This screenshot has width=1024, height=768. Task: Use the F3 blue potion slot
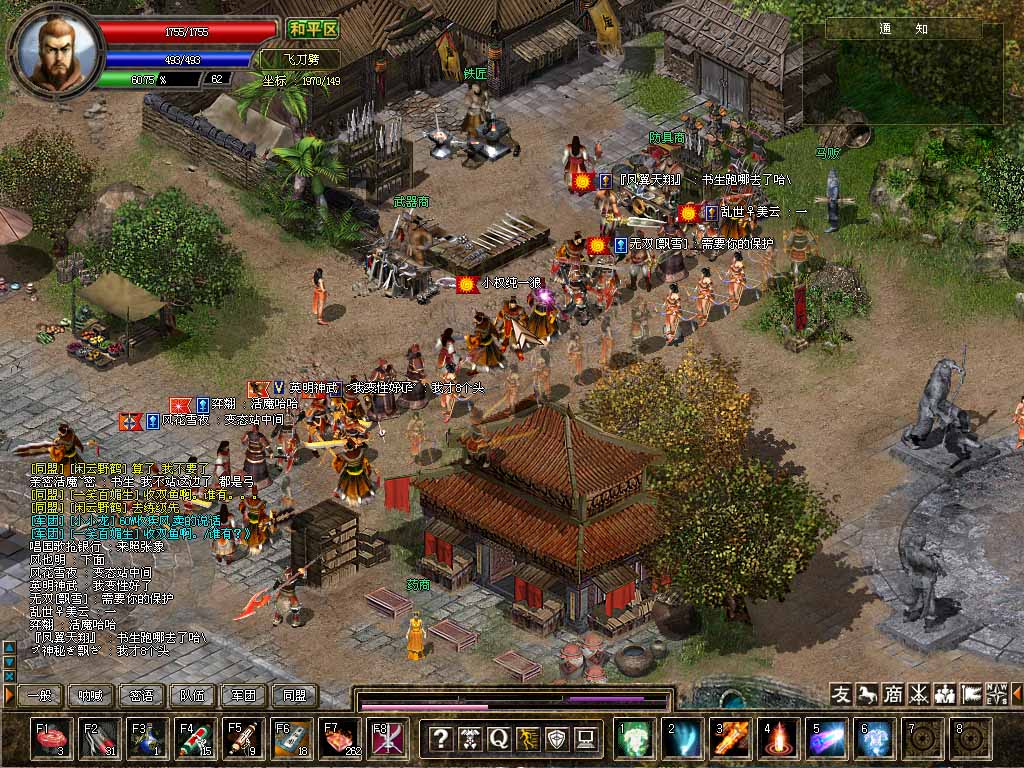[147, 738]
